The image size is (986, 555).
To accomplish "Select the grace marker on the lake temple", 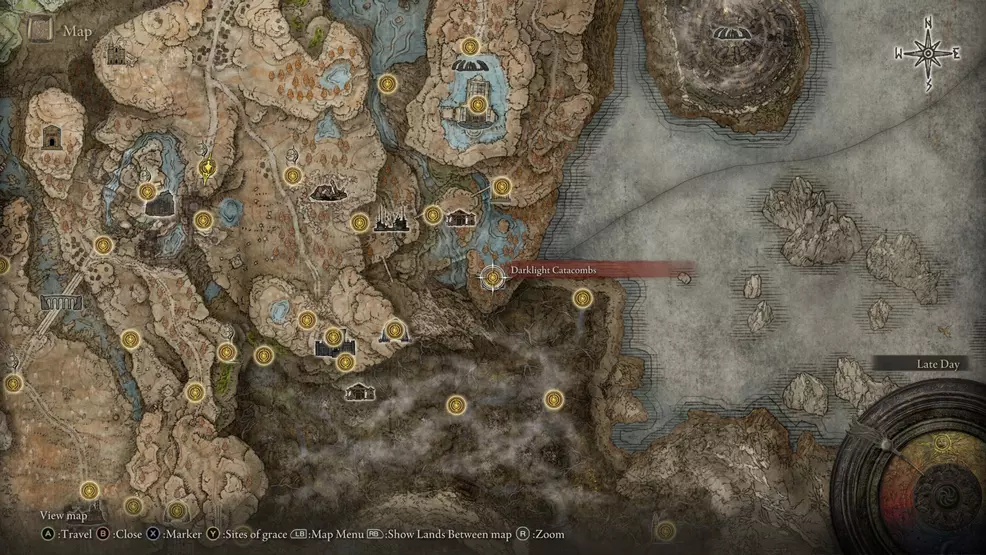I will [x=478, y=104].
